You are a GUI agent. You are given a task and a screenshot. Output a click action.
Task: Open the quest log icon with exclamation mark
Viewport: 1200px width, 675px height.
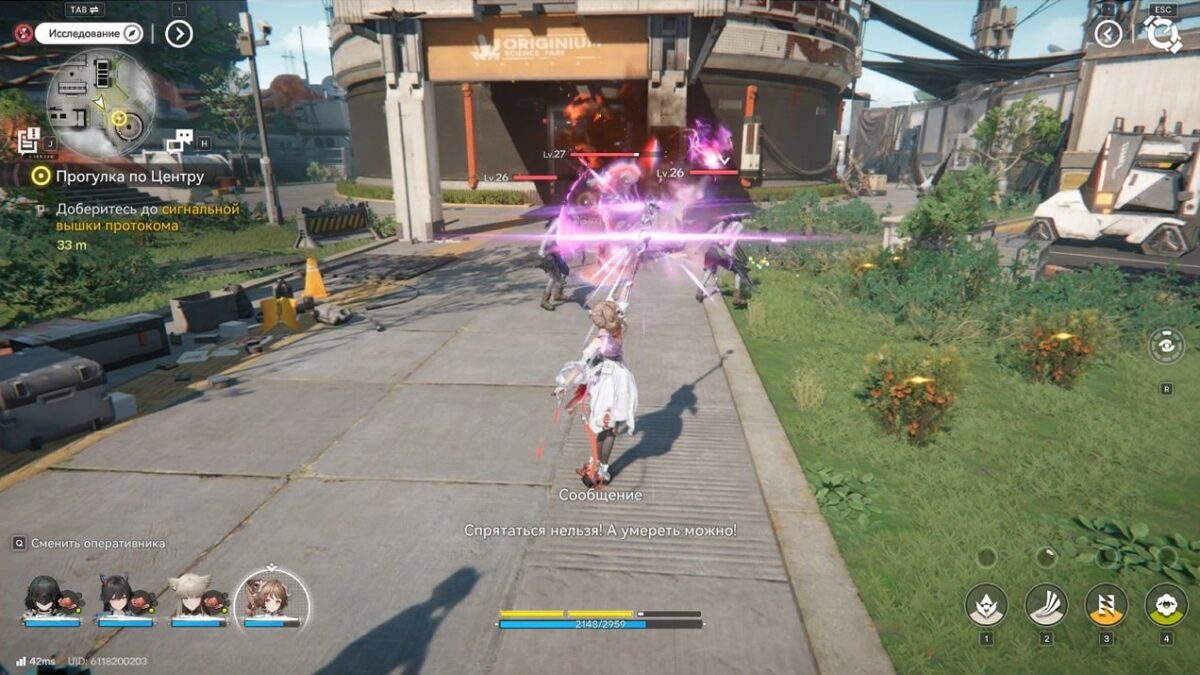click(28, 141)
